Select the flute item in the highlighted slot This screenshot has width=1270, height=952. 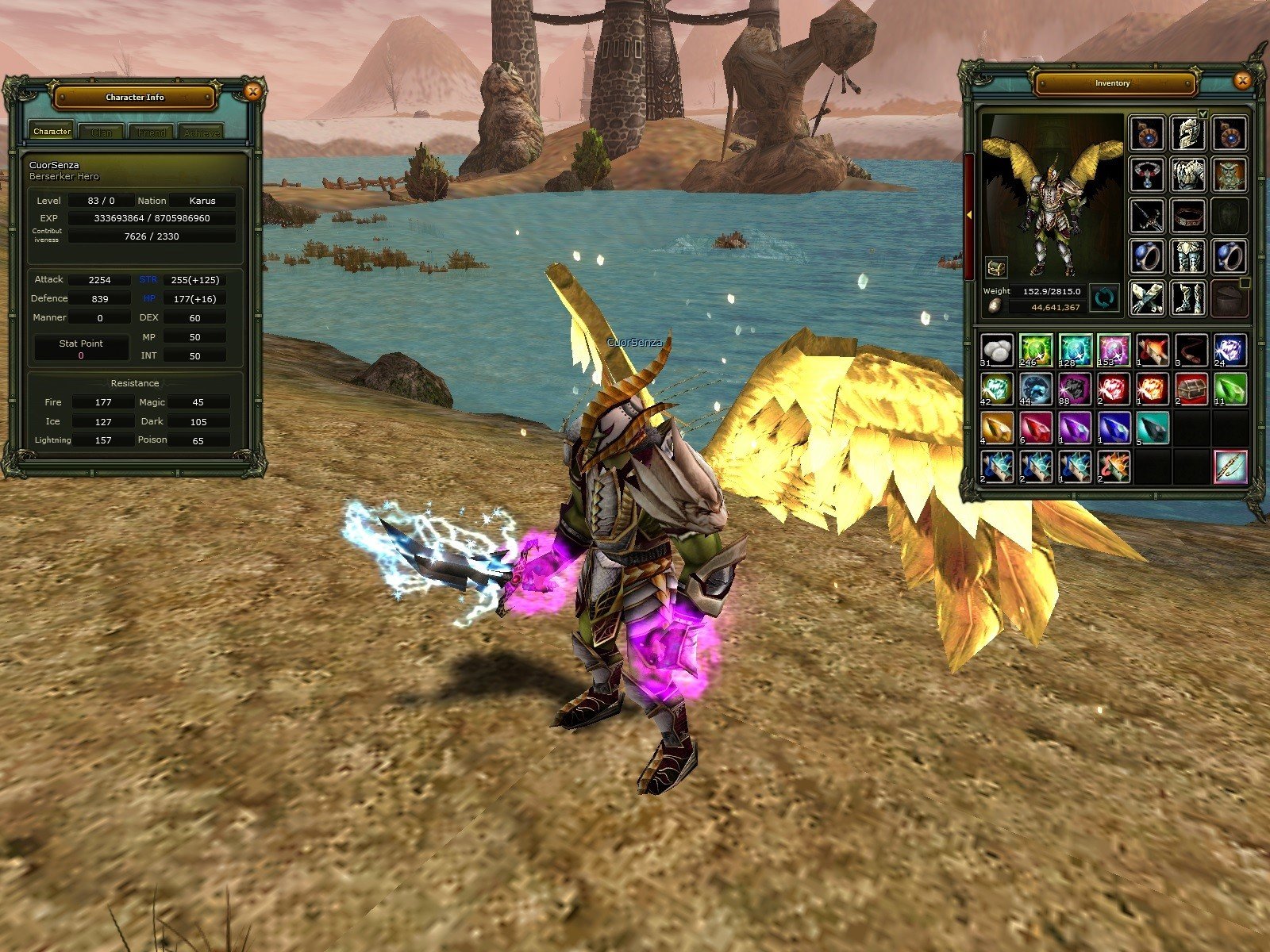point(1227,466)
